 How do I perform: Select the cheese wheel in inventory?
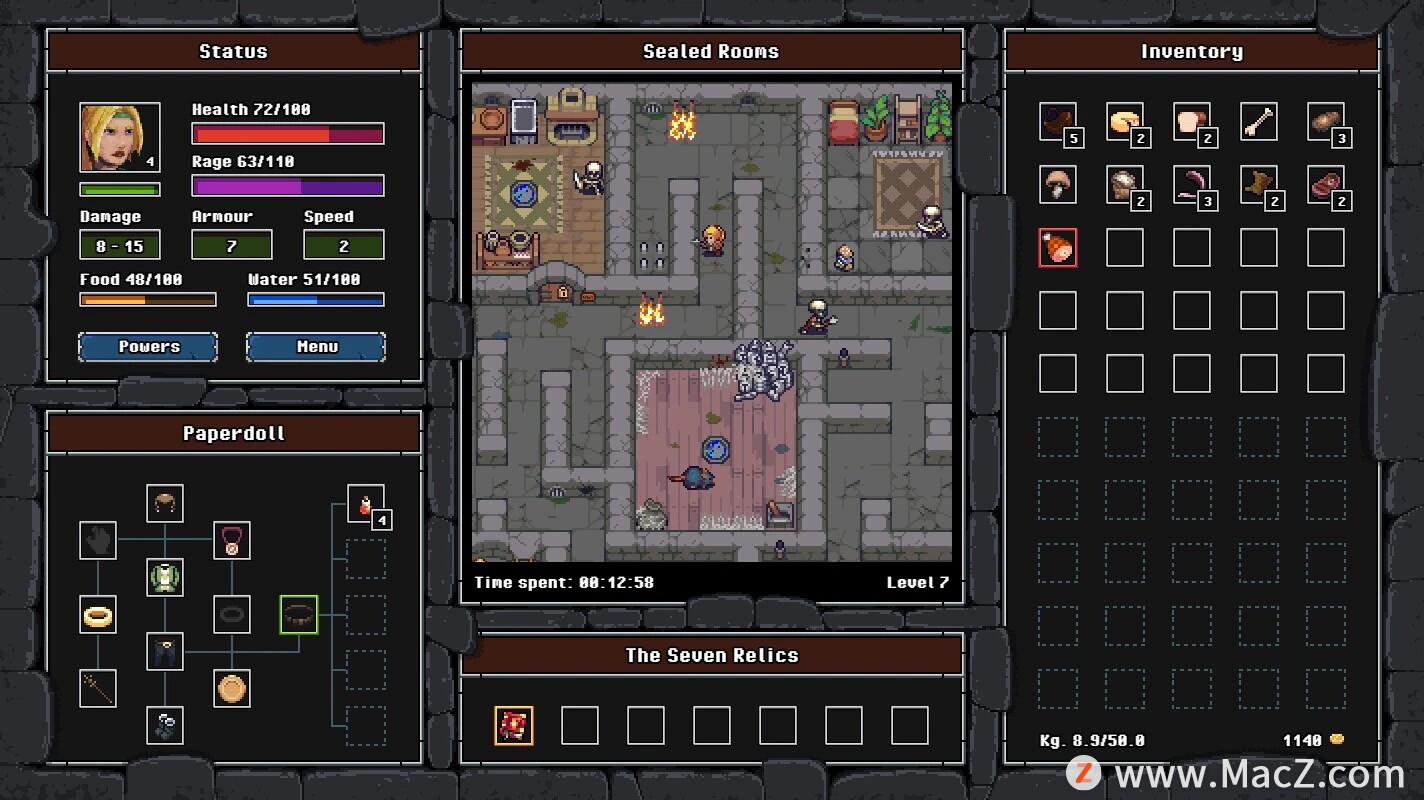tap(1125, 122)
